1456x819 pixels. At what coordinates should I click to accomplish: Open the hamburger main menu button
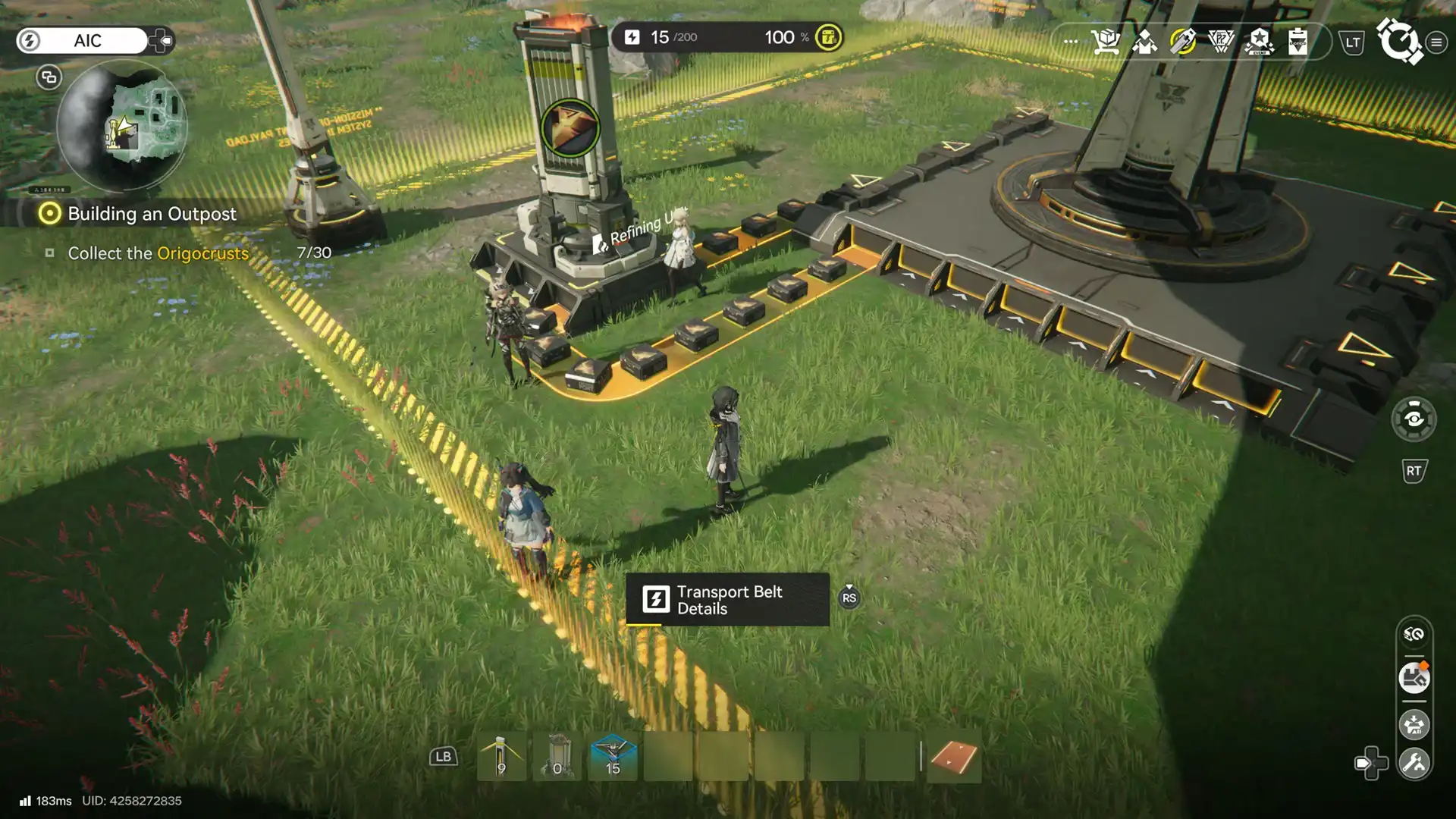tap(1436, 42)
